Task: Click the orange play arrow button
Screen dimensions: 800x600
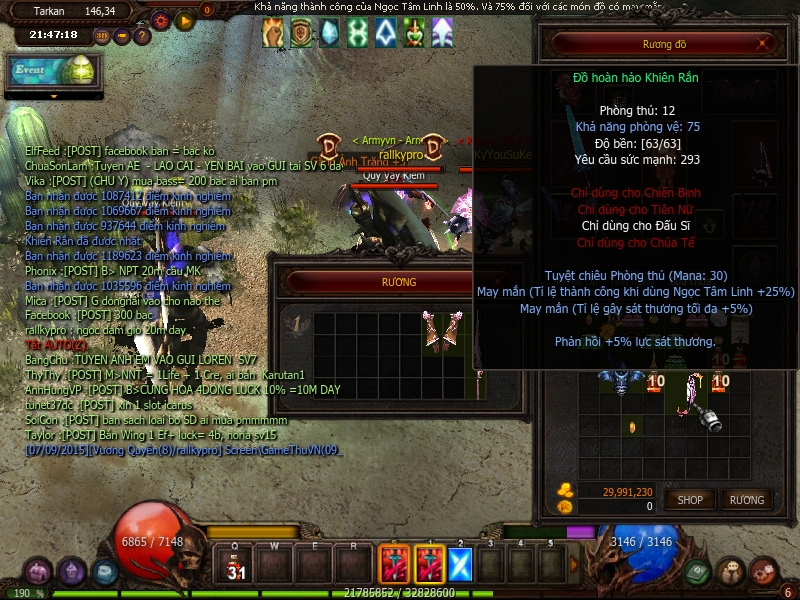Action: (185, 19)
